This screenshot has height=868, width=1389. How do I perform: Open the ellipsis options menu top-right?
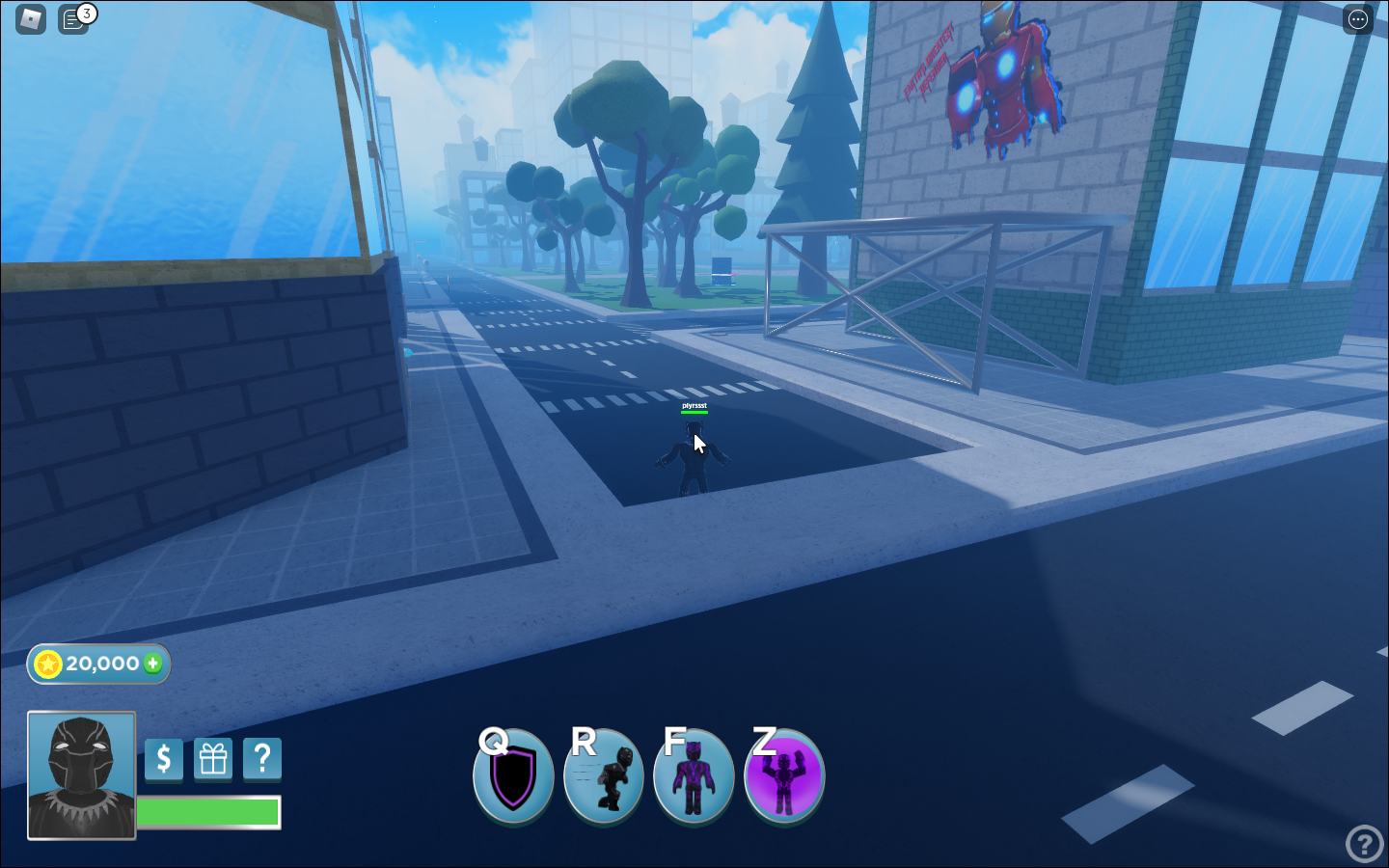point(1357,19)
